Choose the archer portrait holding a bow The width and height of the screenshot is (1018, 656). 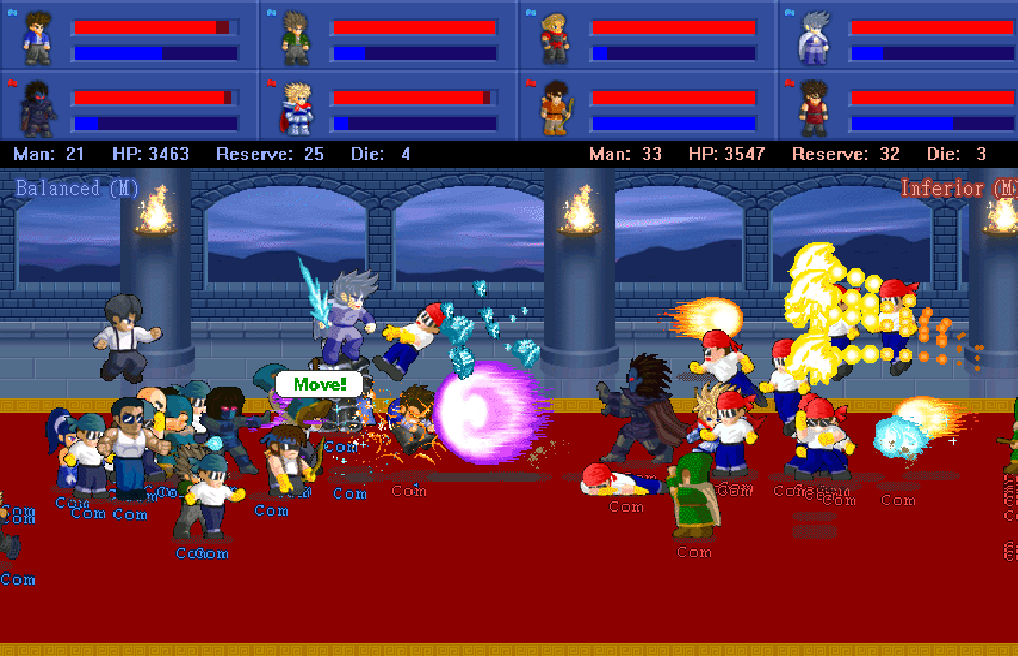coord(555,107)
